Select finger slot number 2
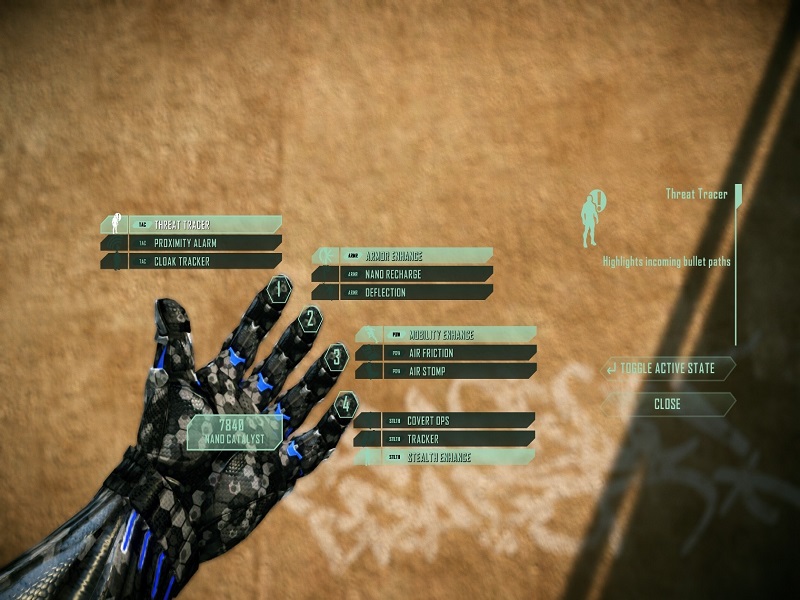 (311, 319)
